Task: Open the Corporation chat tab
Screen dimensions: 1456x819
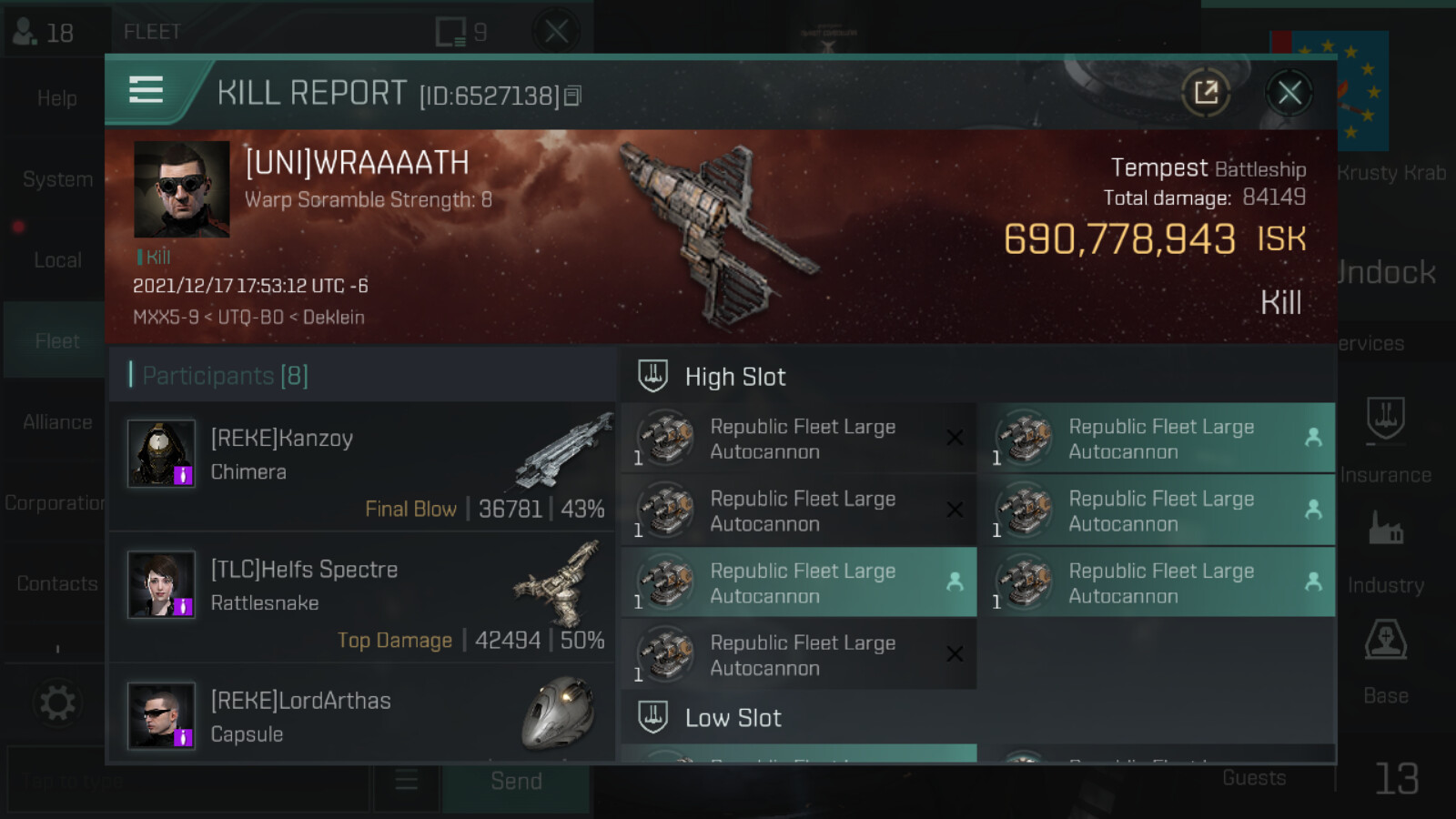Action: click(x=55, y=503)
